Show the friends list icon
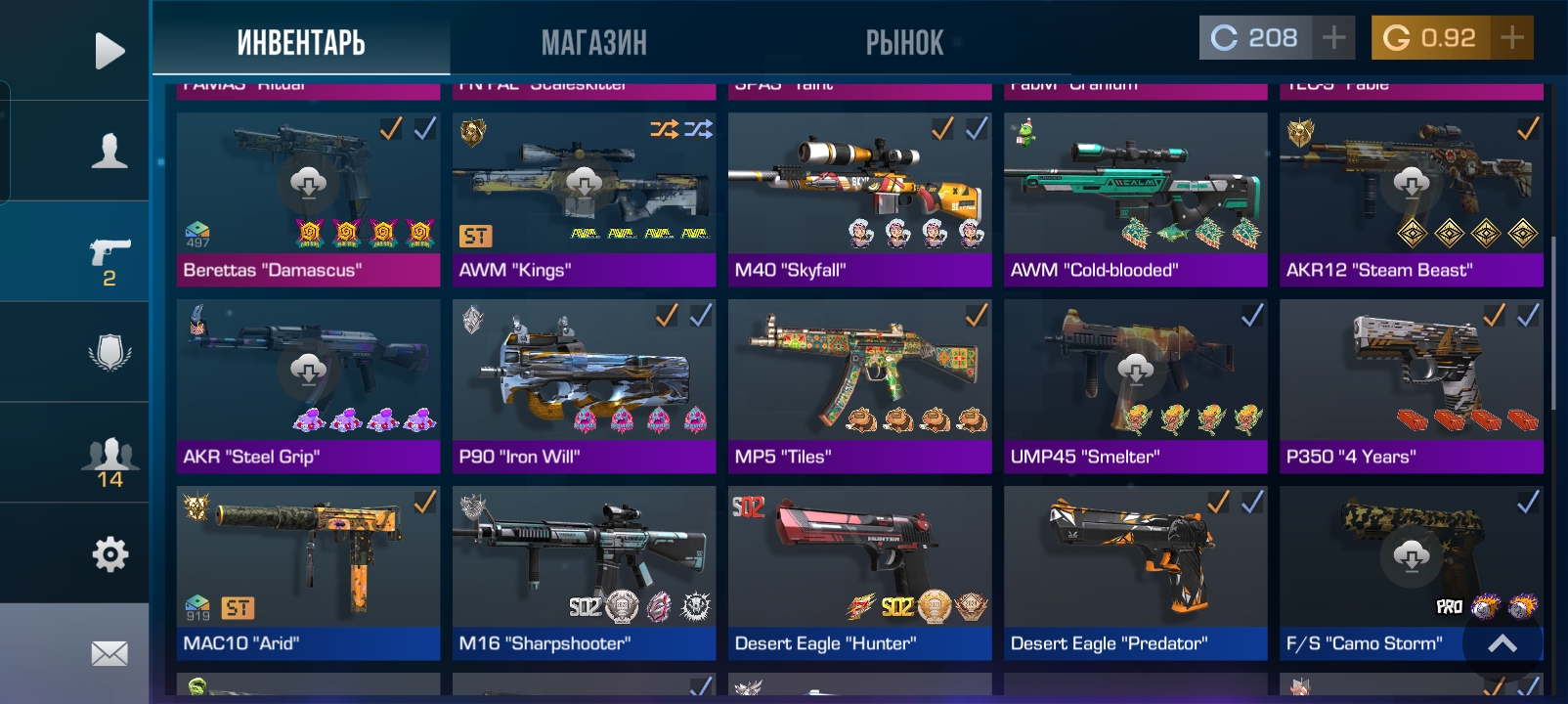This screenshot has width=1568, height=704. (109, 462)
